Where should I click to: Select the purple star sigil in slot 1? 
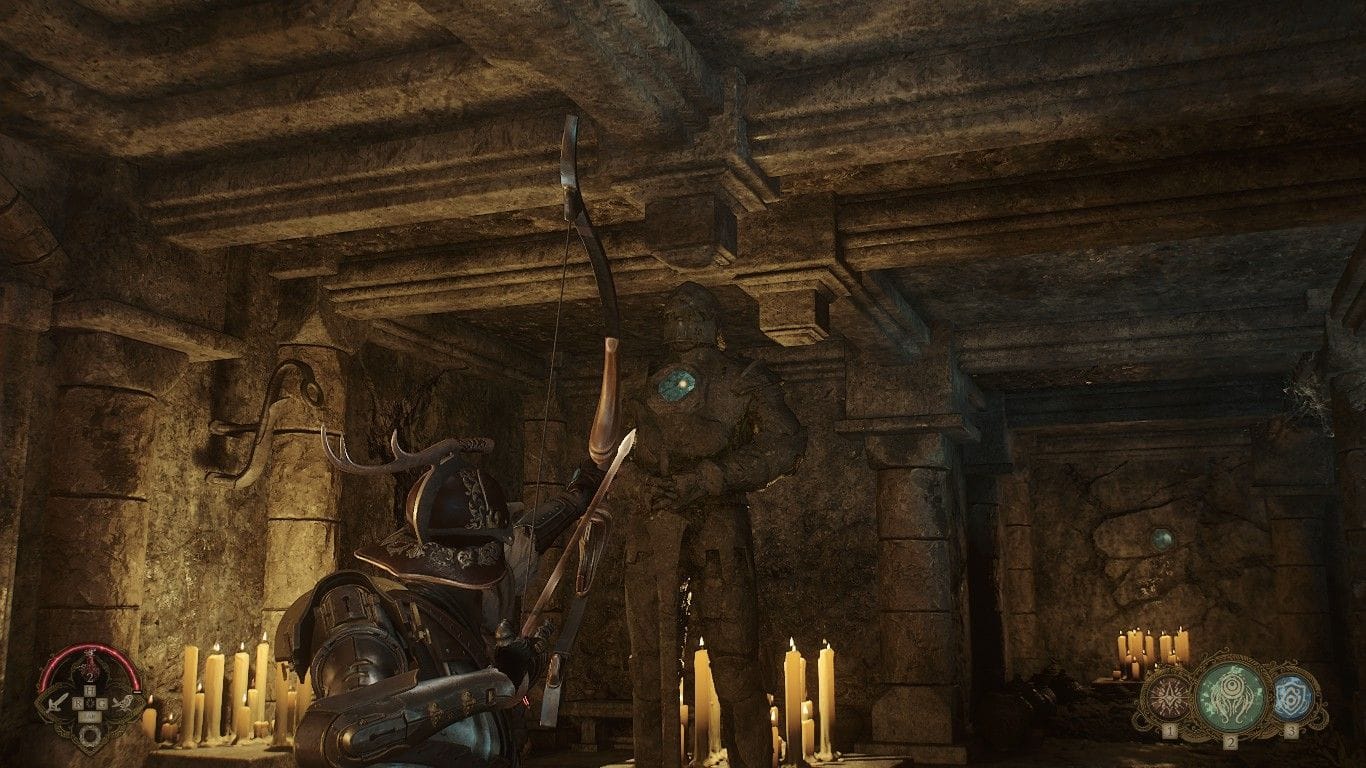(x=1169, y=697)
